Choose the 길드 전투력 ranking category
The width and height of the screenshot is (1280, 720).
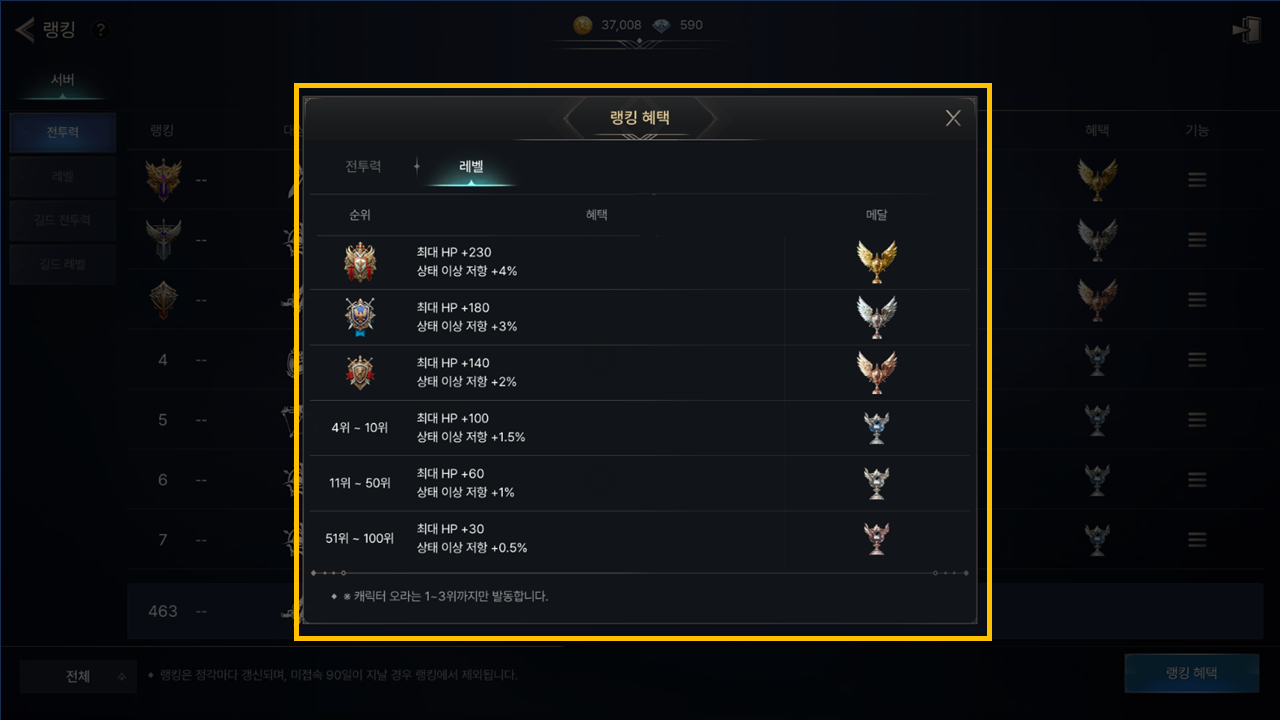coord(62,220)
